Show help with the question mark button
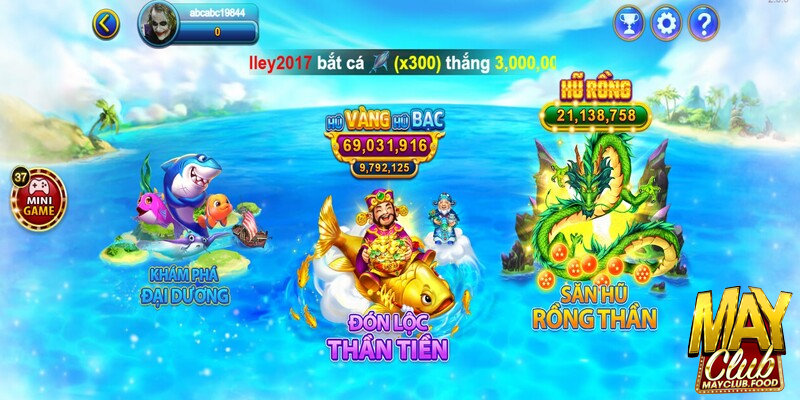The image size is (800, 400). pyautogui.click(x=704, y=22)
